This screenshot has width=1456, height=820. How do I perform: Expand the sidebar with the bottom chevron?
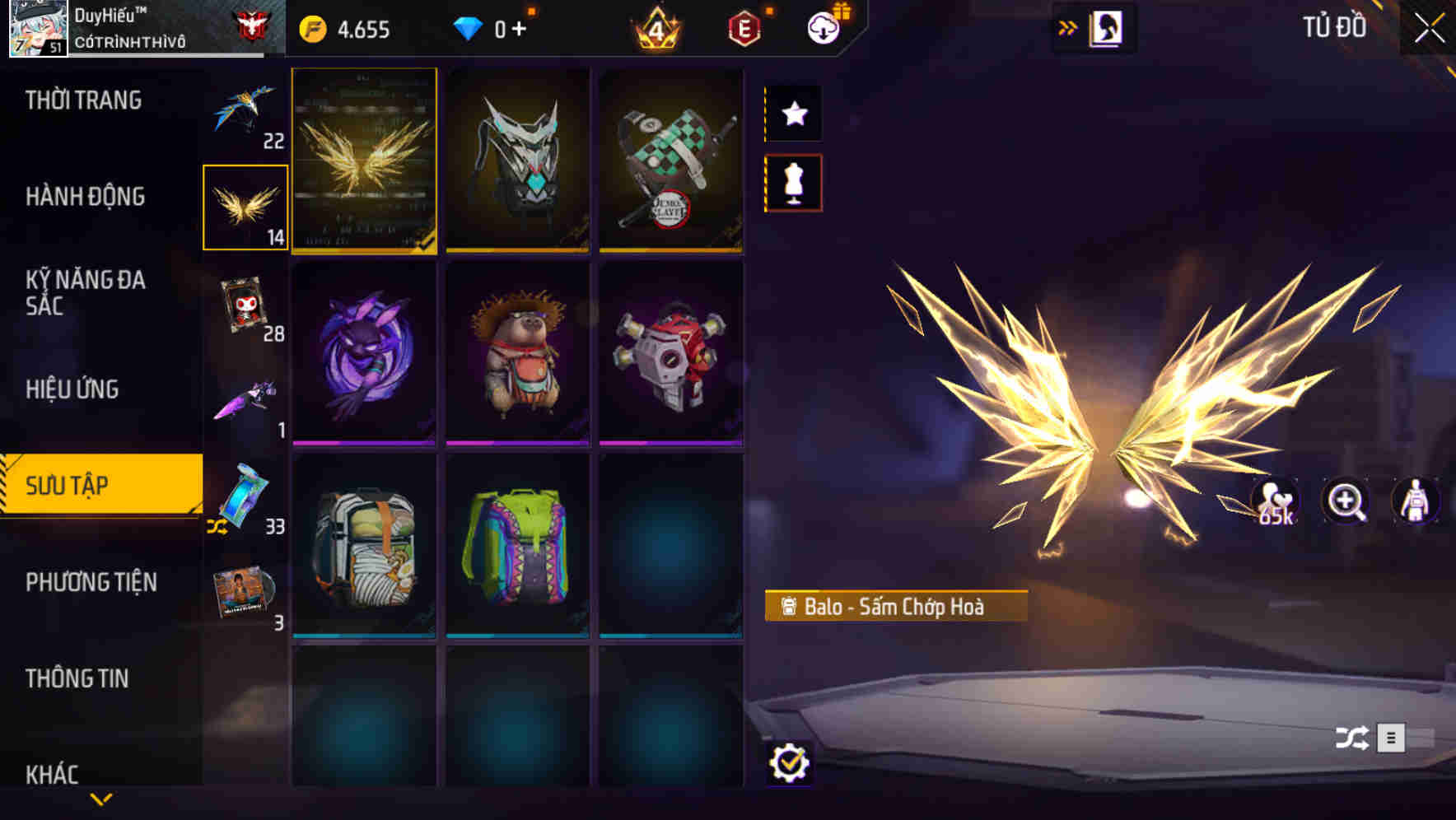[x=101, y=799]
